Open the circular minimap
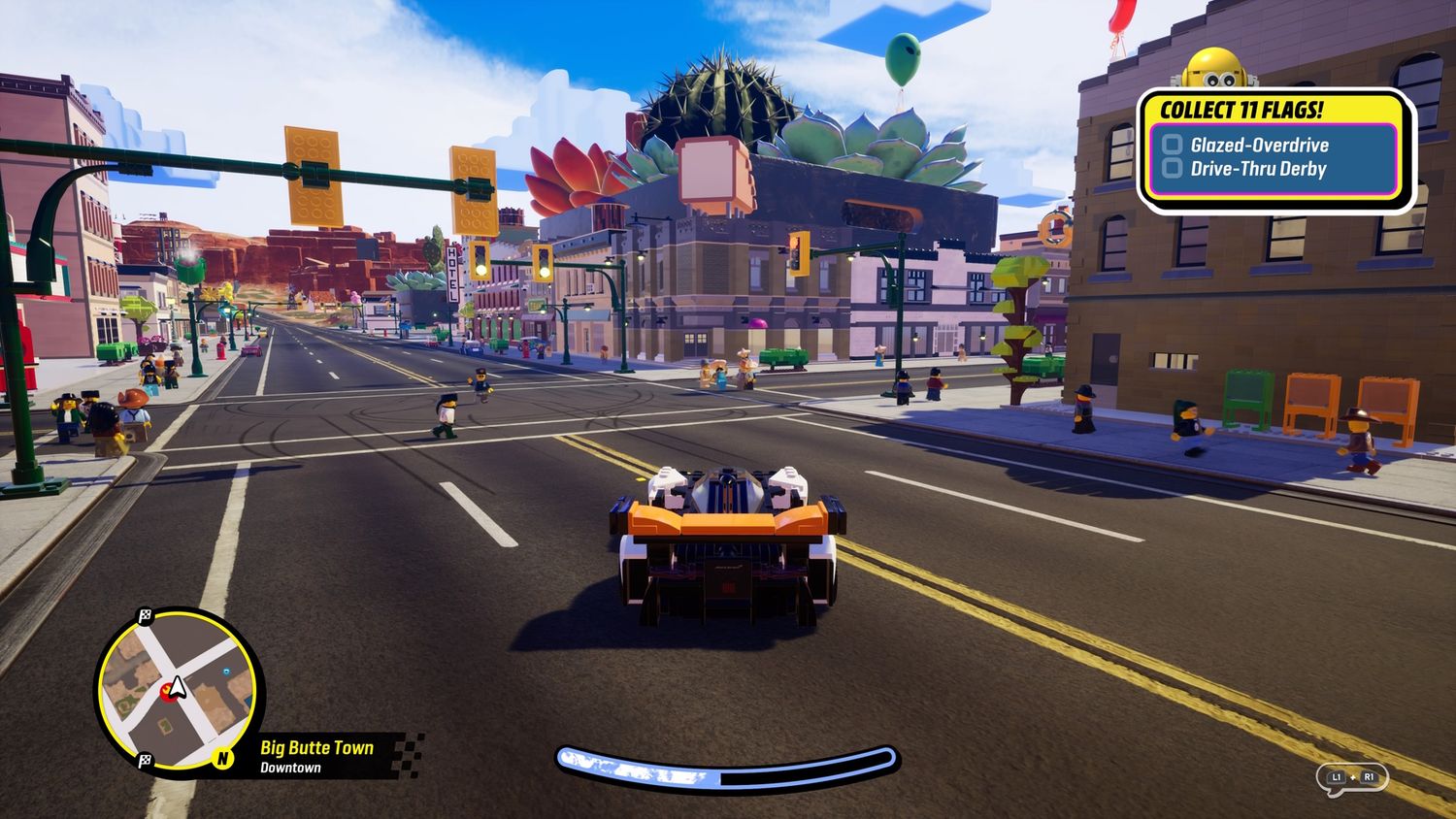The image size is (1456, 819). coord(178,688)
